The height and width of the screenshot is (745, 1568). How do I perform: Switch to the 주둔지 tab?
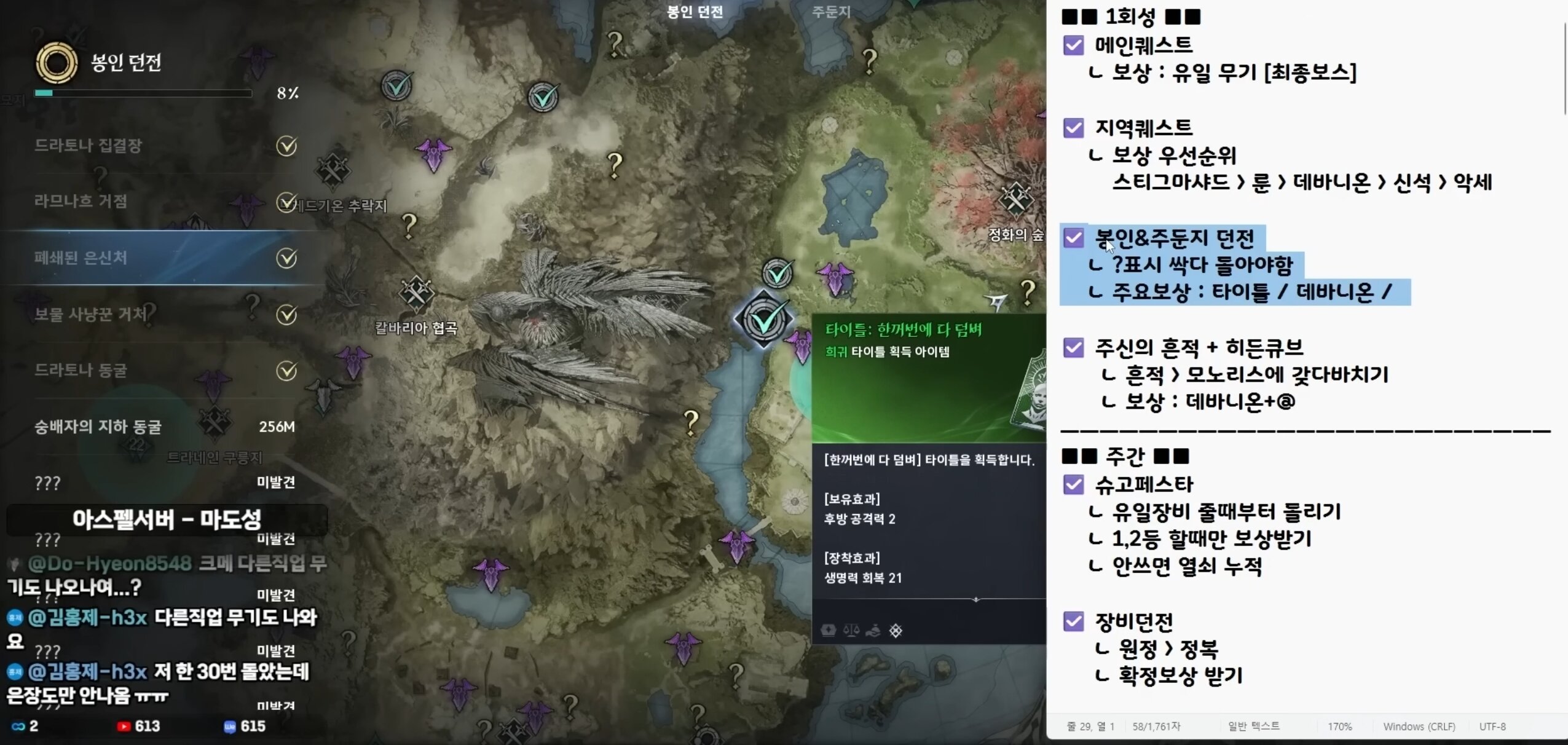pos(831,12)
